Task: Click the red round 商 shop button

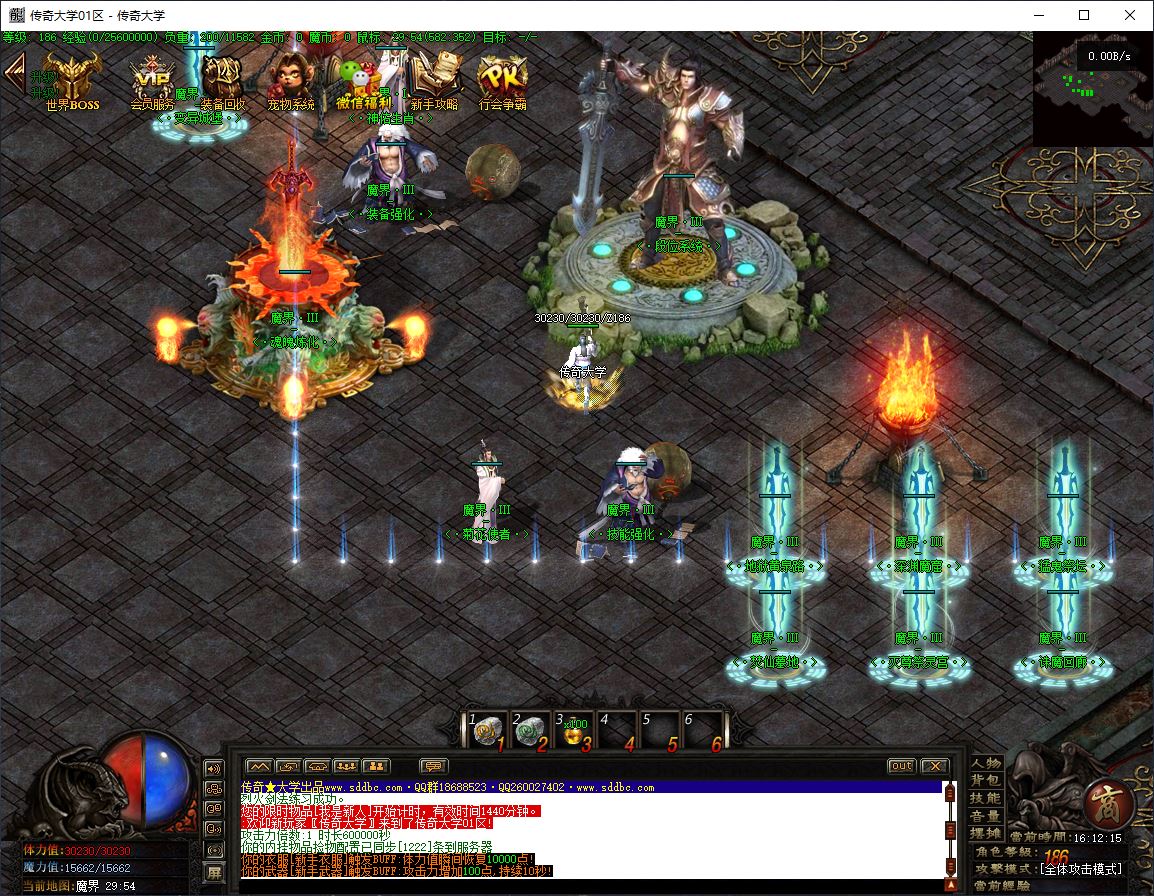Action: pyautogui.click(x=1107, y=799)
